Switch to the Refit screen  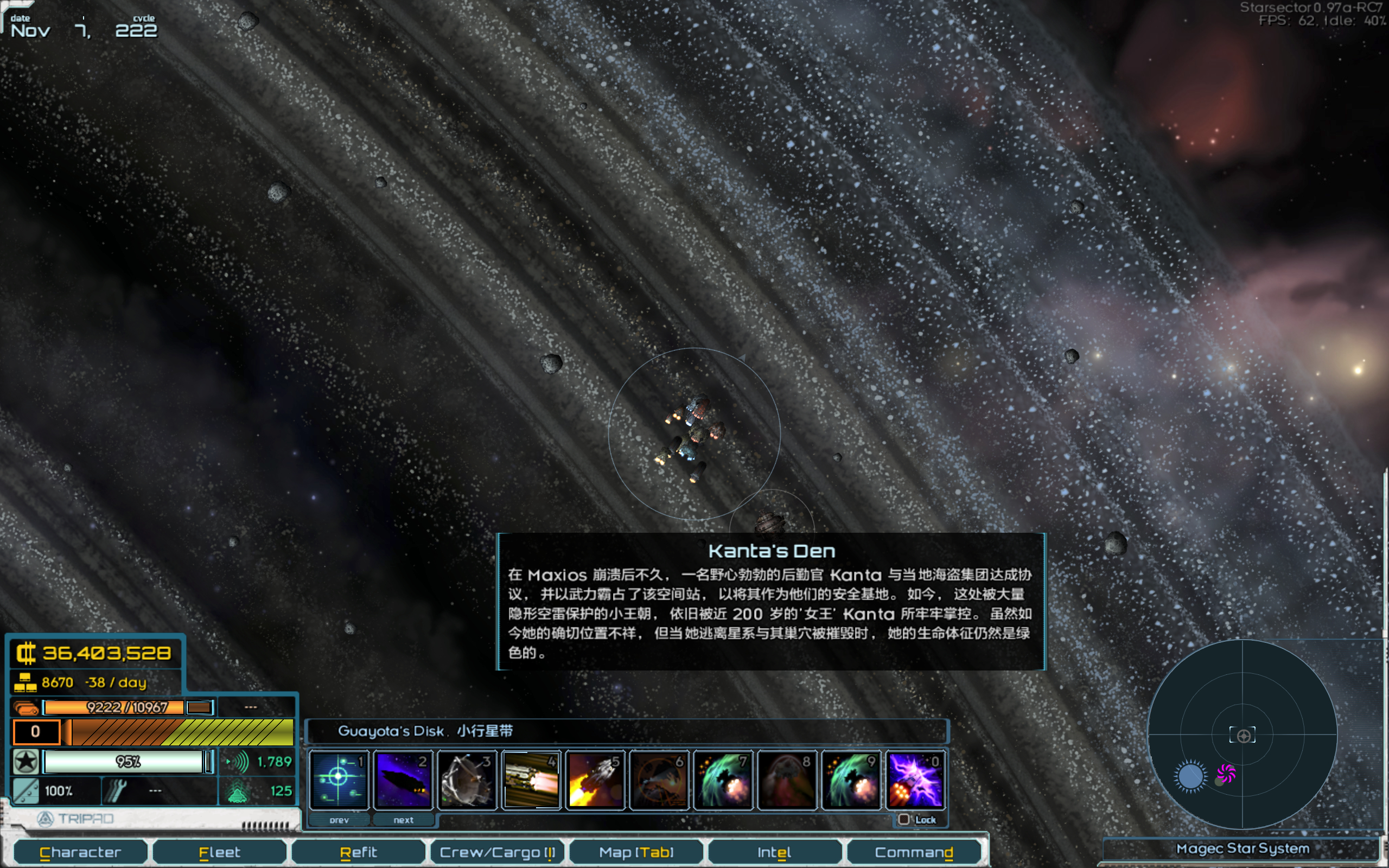358,852
